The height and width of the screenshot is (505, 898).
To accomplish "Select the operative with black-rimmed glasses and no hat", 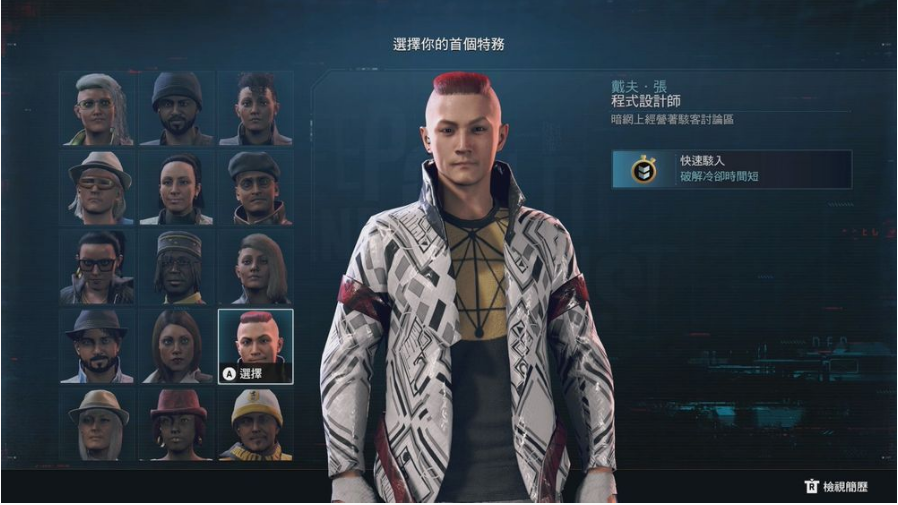I will coord(97,266).
